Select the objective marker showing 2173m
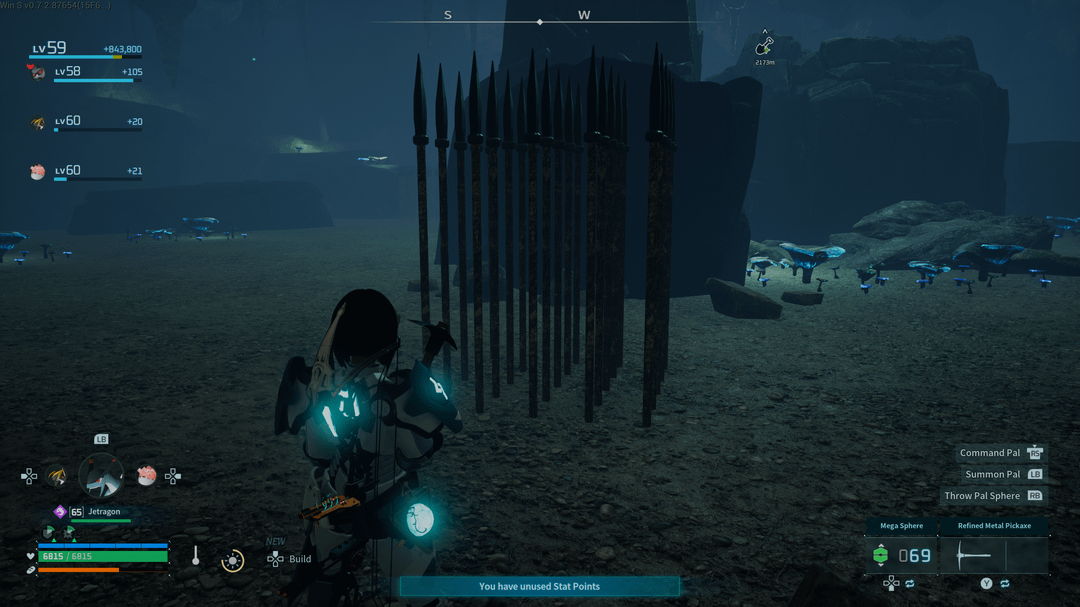Image resolution: width=1080 pixels, height=607 pixels. [x=765, y=47]
